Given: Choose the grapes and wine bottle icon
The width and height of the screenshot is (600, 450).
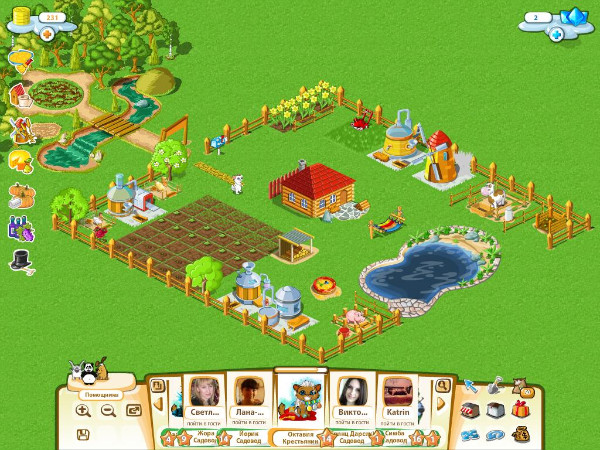Looking at the screenshot, I should [20, 227].
